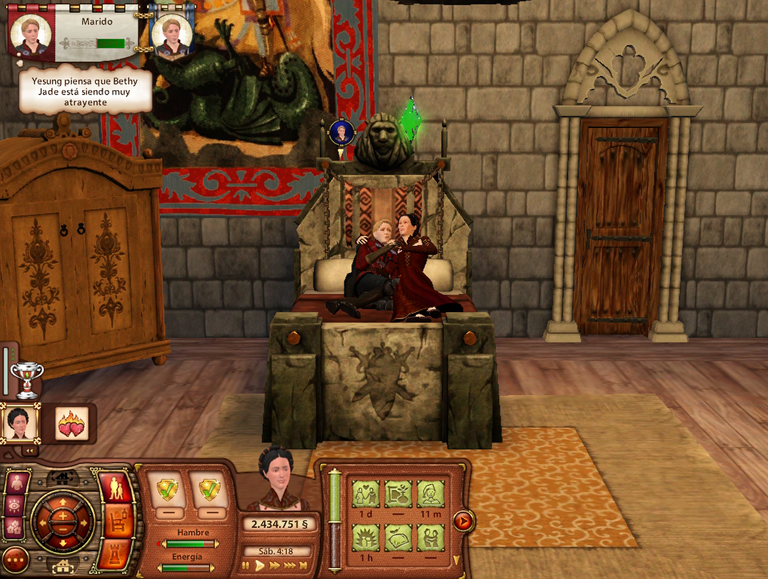
Task: Click the first green shield responsibility icon
Action: coord(167,490)
